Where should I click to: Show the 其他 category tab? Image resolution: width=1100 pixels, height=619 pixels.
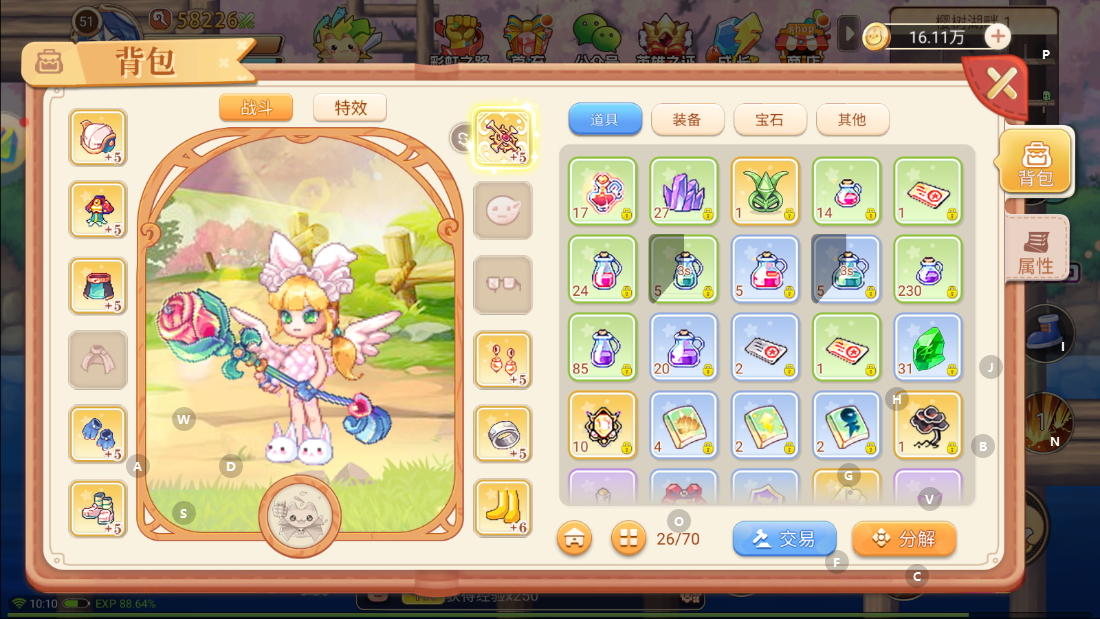coord(852,120)
